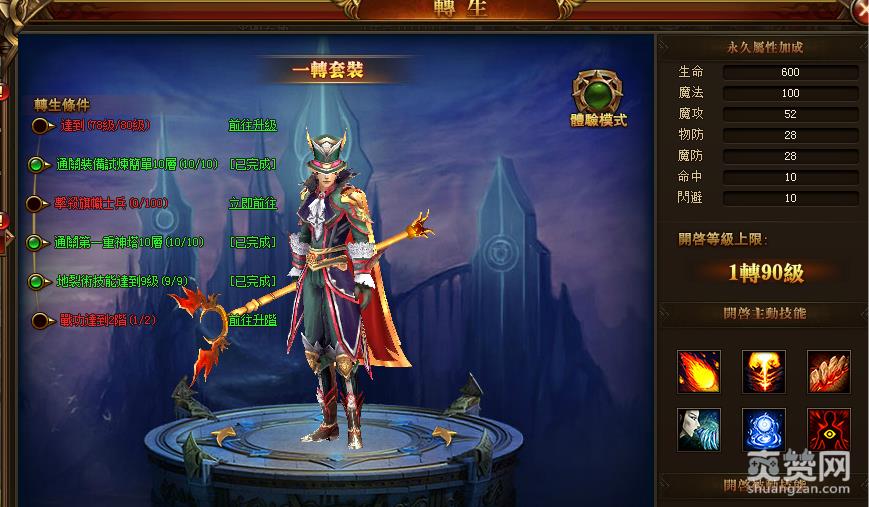This screenshot has height=507, width=869.
Task: Pick the ice breath face skill icon
Action: click(698, 429)
